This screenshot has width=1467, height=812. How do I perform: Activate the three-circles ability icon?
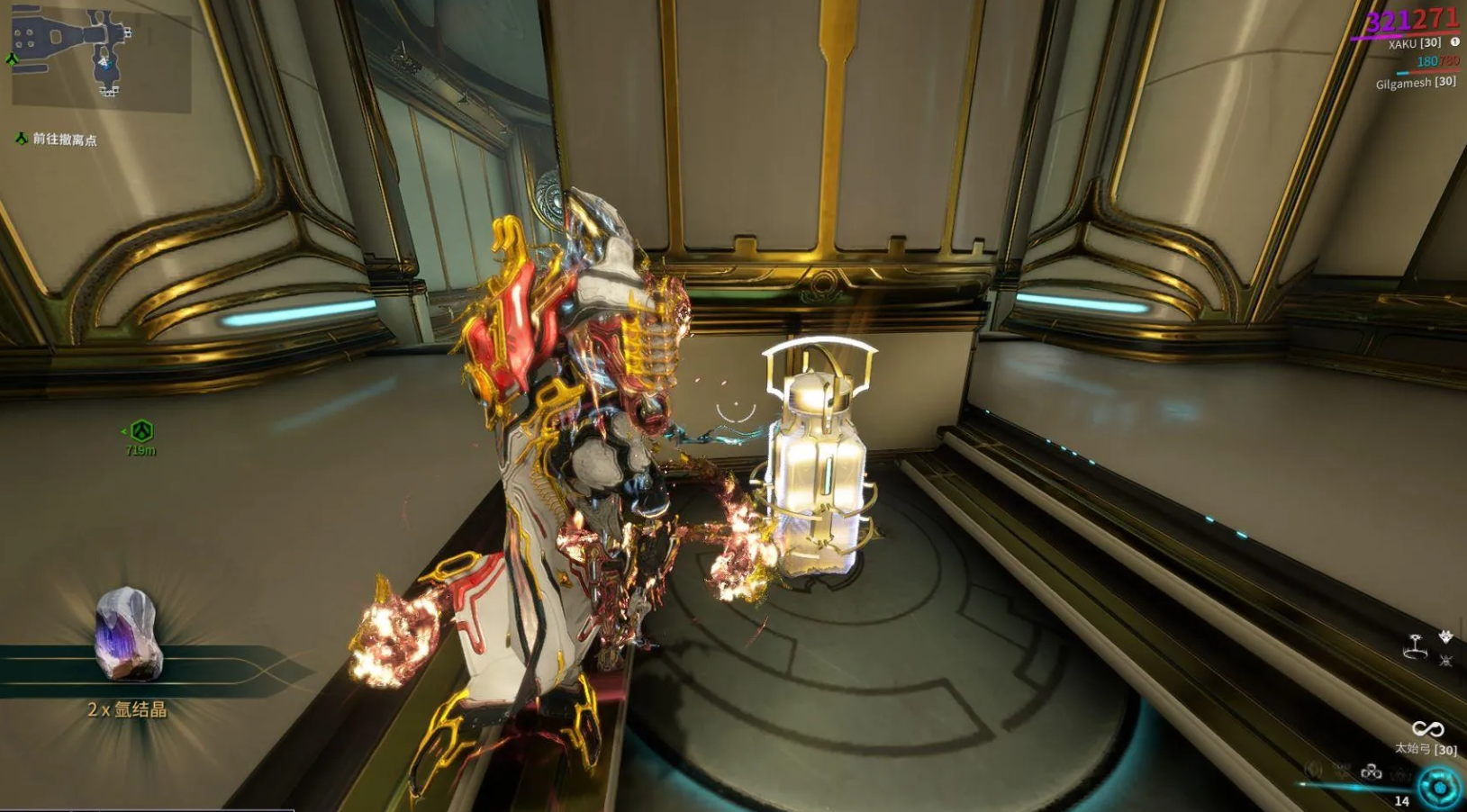pos(1371,771)
